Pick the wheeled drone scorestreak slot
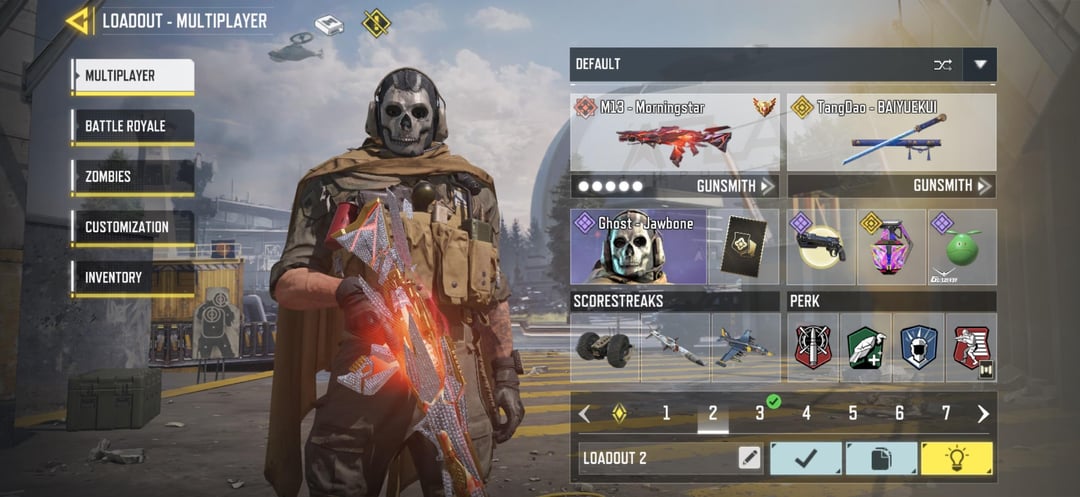1080x497 pixels. click(605, 347)
